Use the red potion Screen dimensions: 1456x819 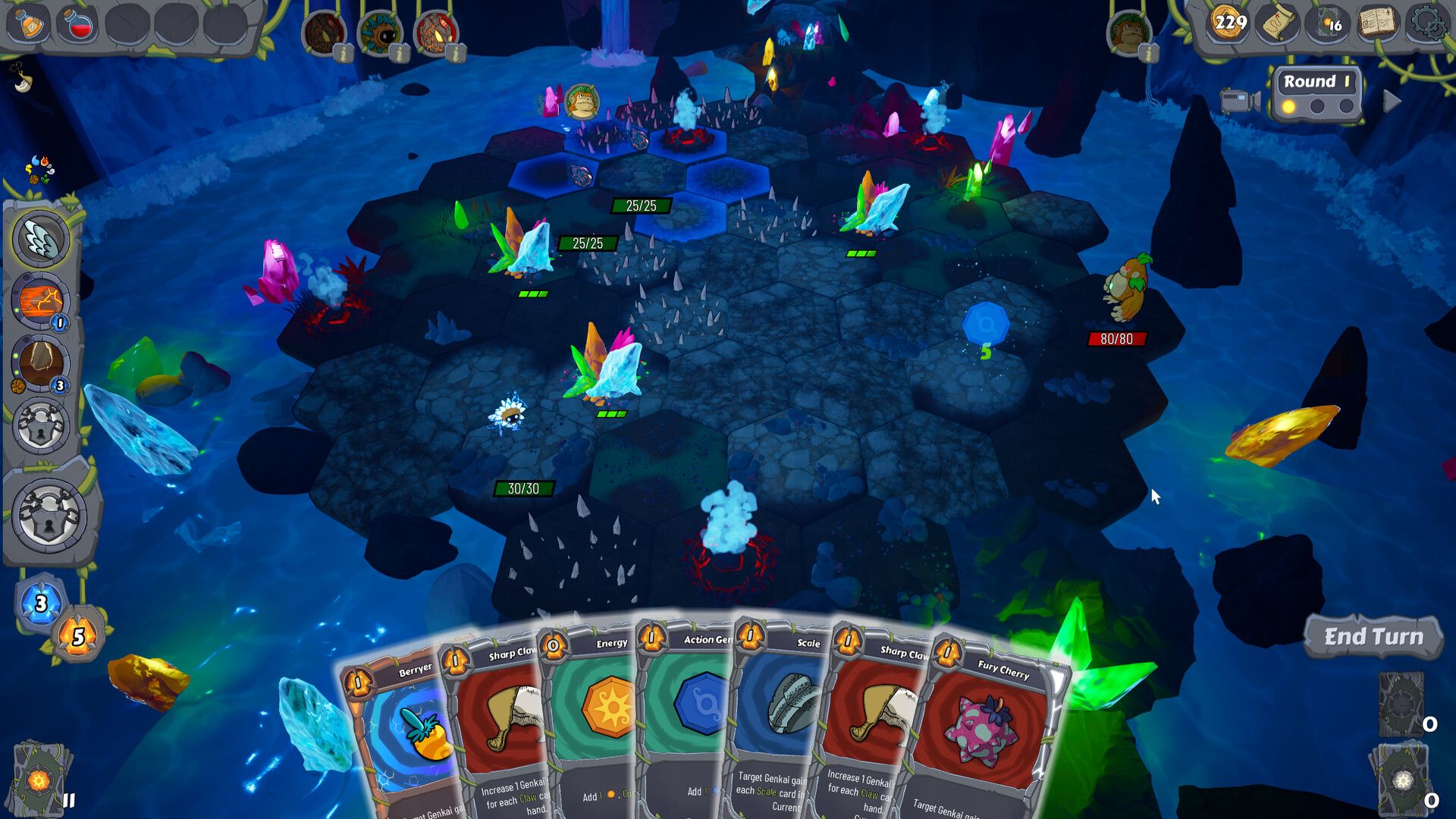(x=78, y=24)
